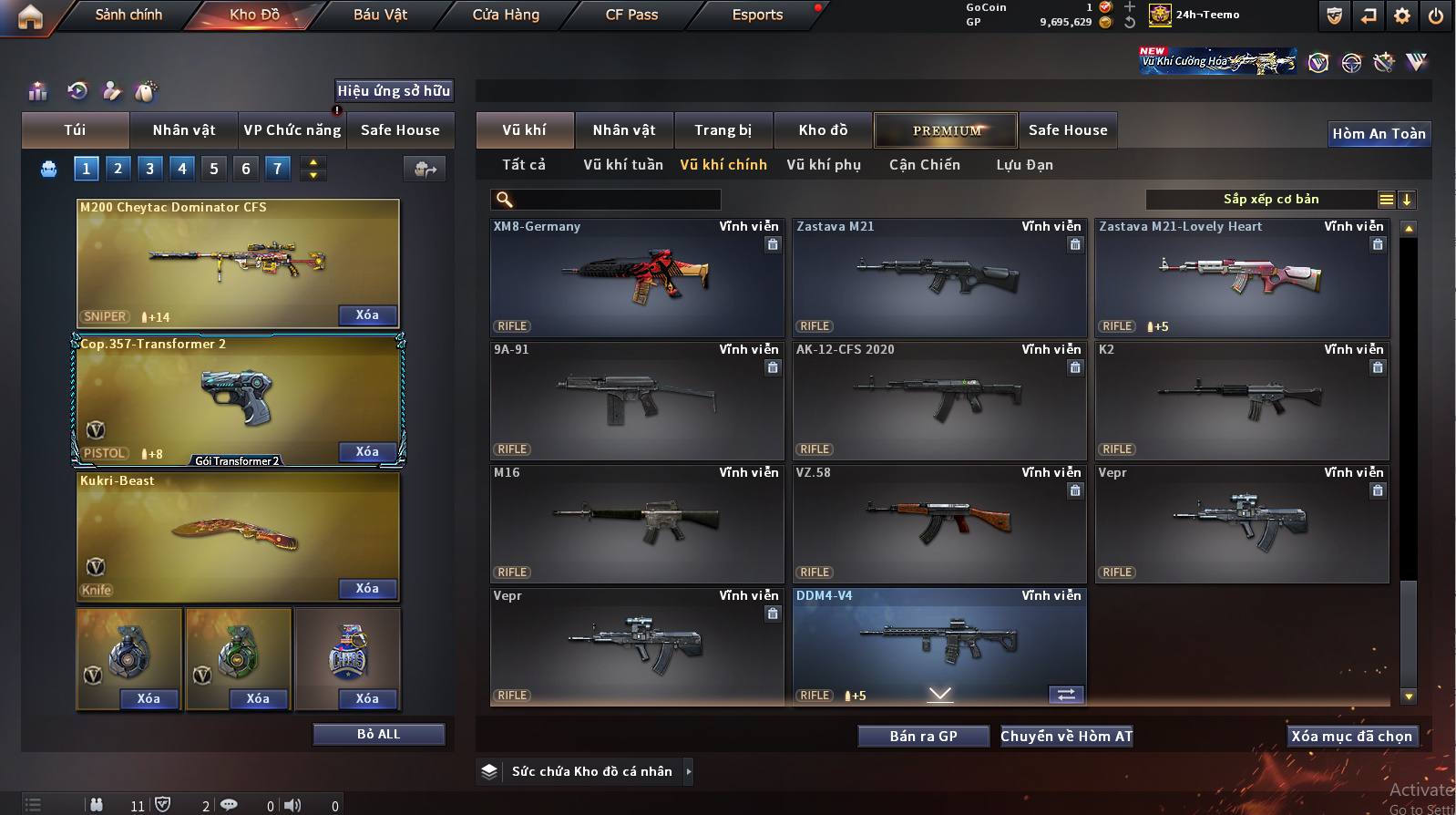1456x815 pixels.
Task: Switch to the Nhân vật bag tab
Action: [184, 130]
